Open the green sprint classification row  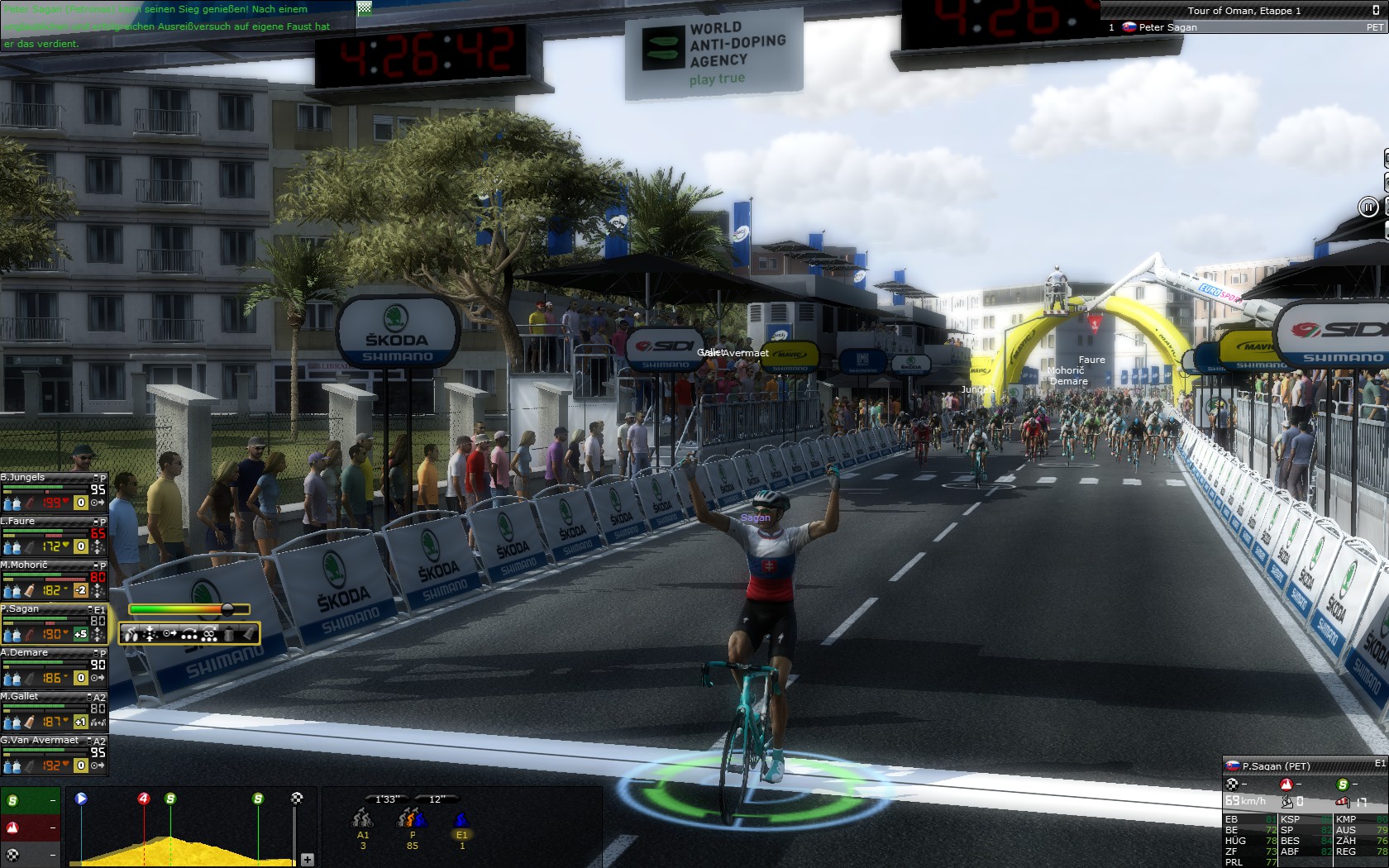pyautogui.click(x=29, y=800)
